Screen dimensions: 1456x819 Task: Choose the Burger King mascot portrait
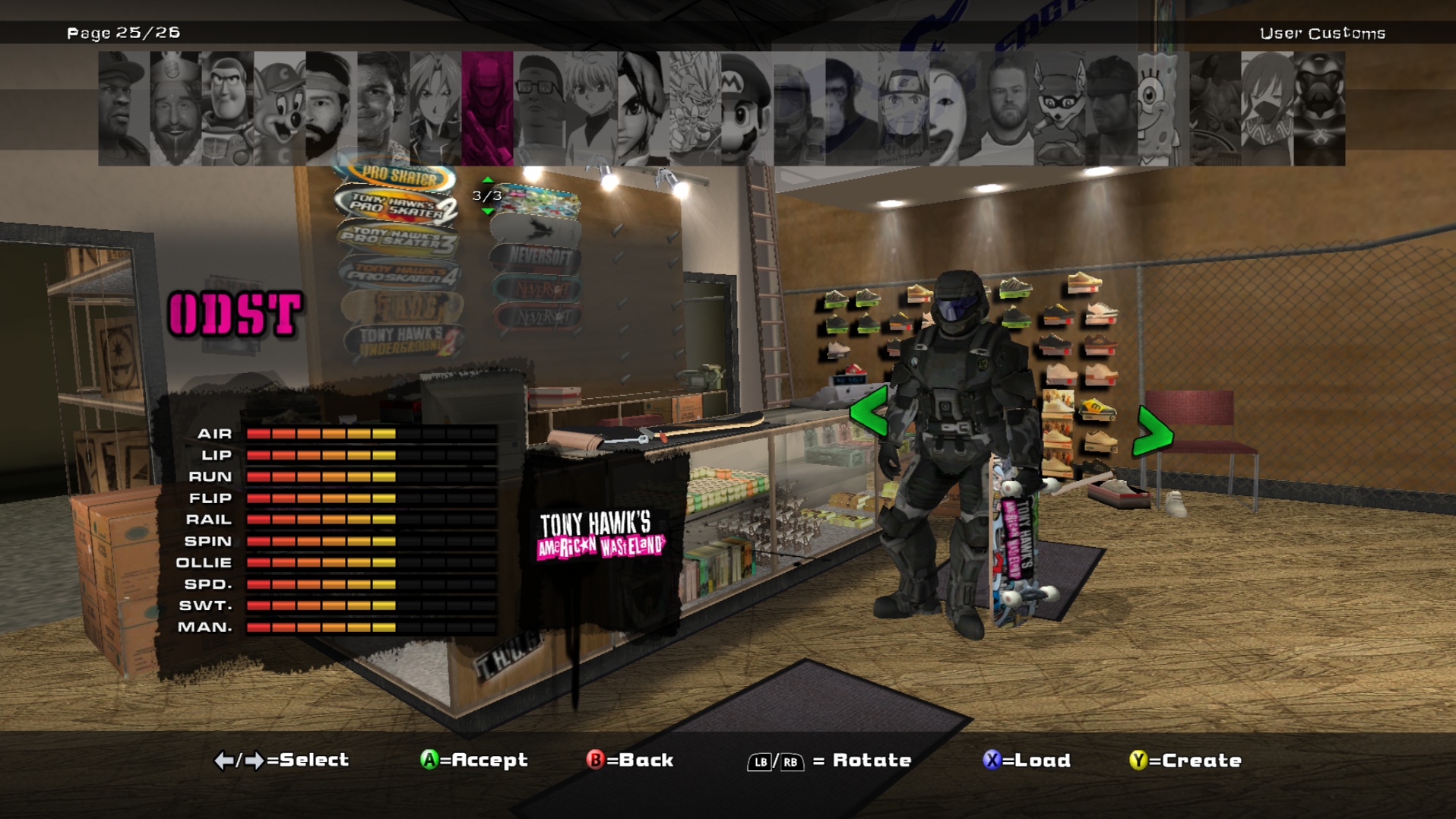[176, 108]
